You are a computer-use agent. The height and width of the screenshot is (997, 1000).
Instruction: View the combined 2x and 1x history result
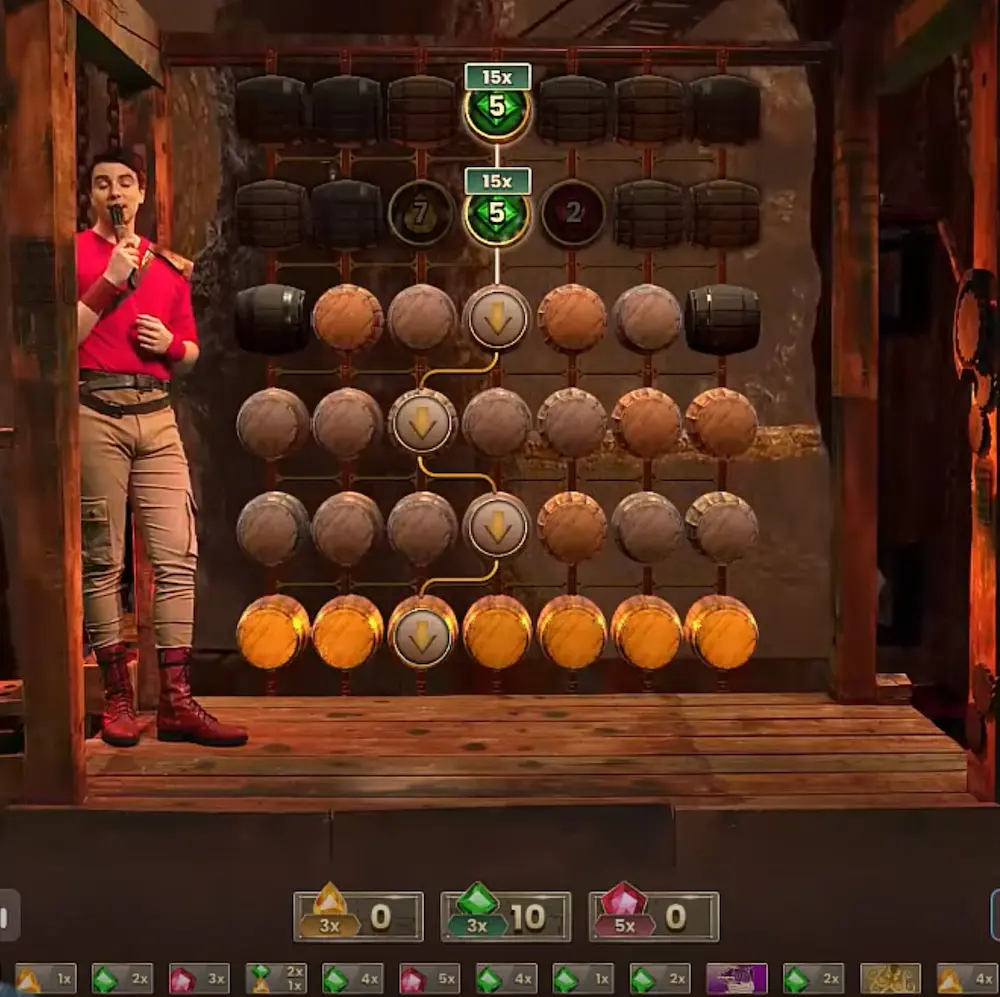pyautogui.click(x=276, y=978)
